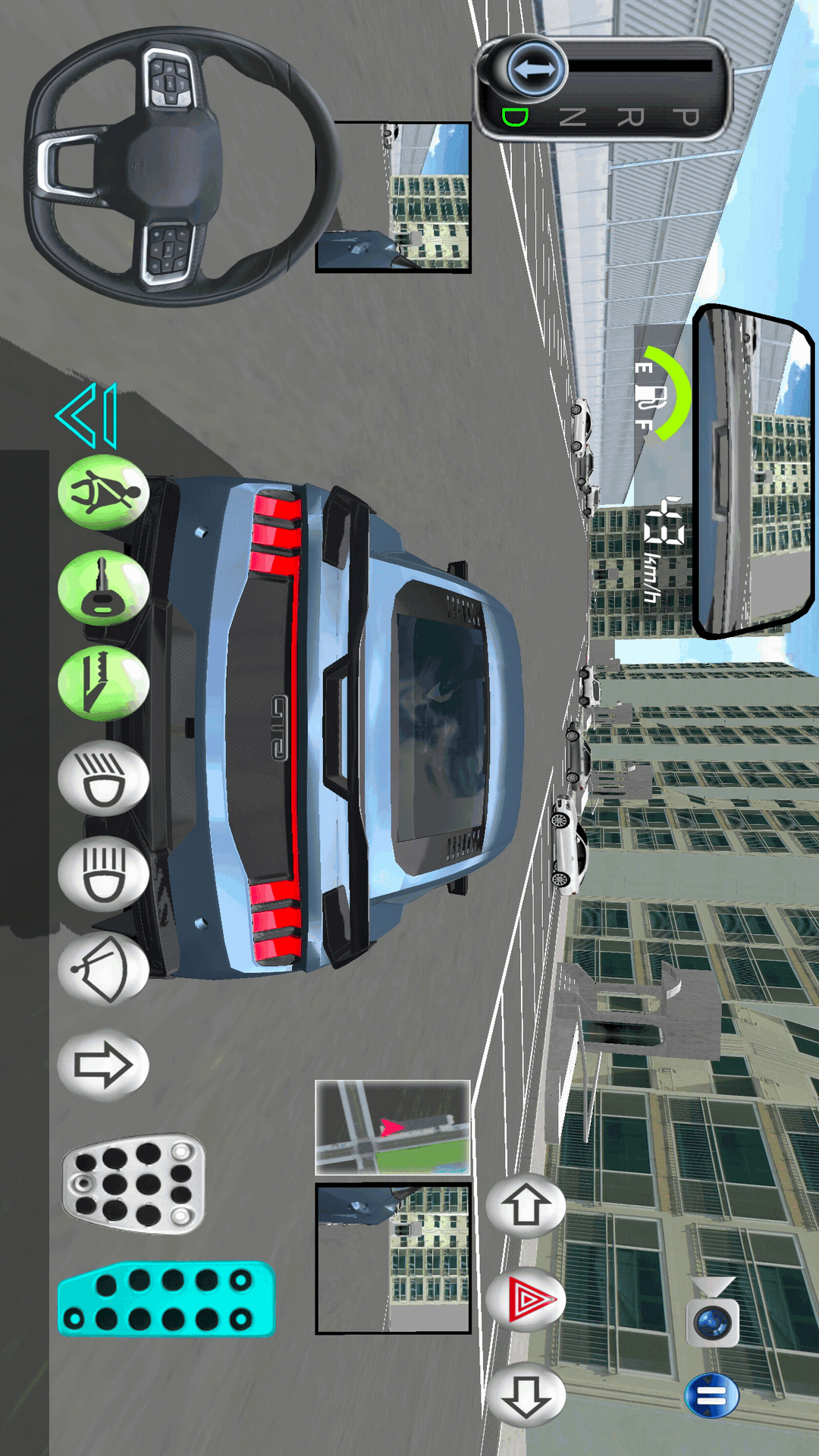Toggle the green handbrake button

[x=103, y=684]
